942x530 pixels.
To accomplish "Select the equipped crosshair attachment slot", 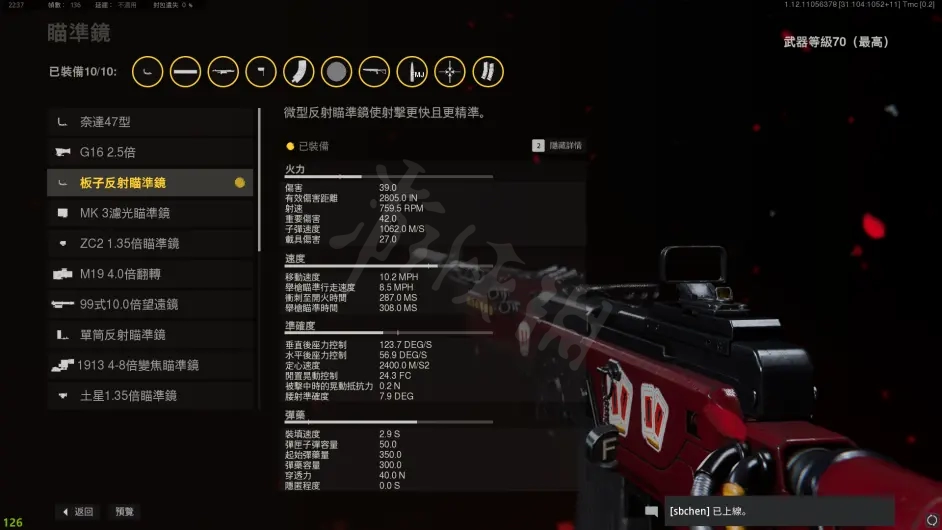I will [x=450, y=71].
